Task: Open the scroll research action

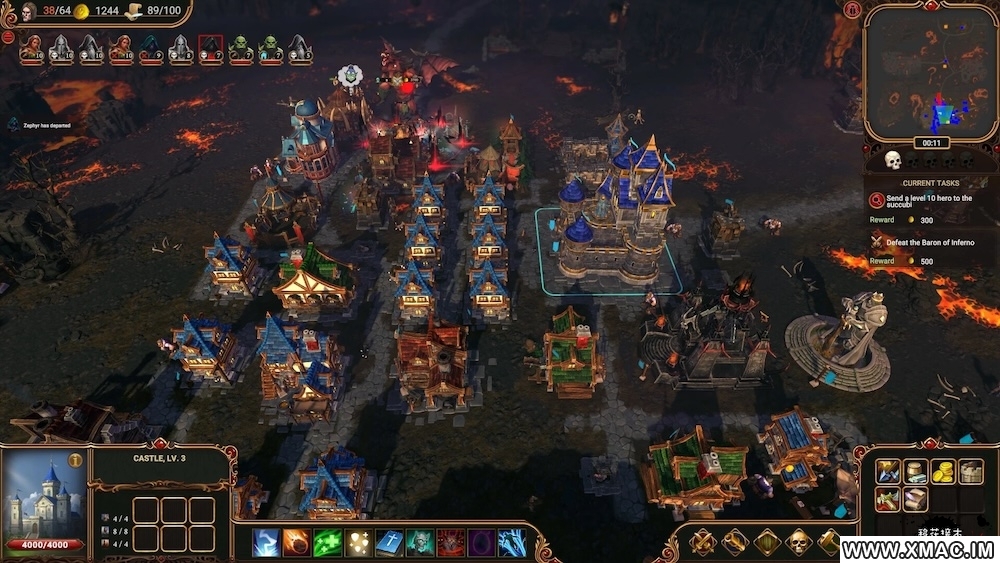Action: (x=915, y=498)
